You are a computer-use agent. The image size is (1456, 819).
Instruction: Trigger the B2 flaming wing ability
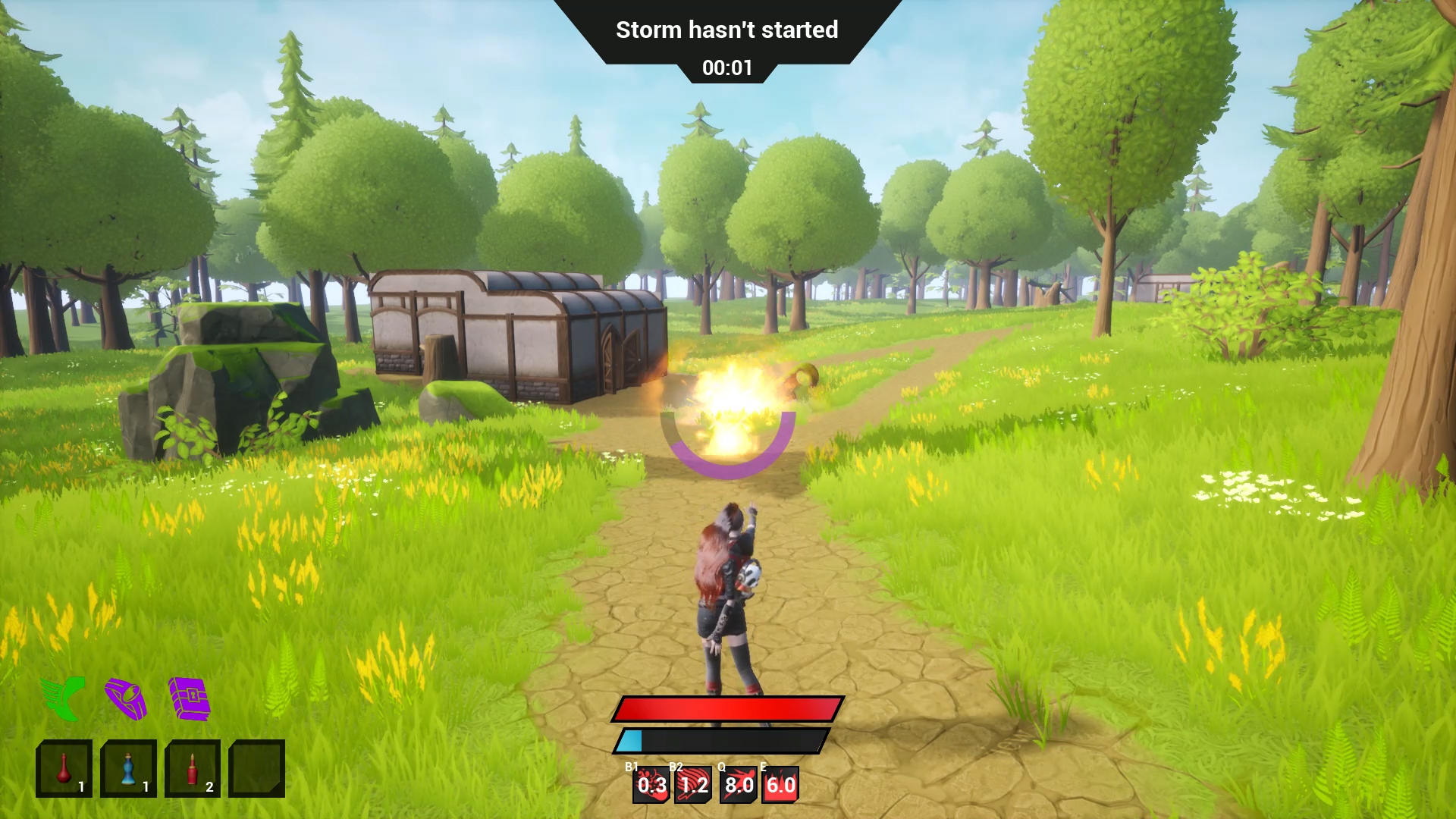[x=694, y=785]
